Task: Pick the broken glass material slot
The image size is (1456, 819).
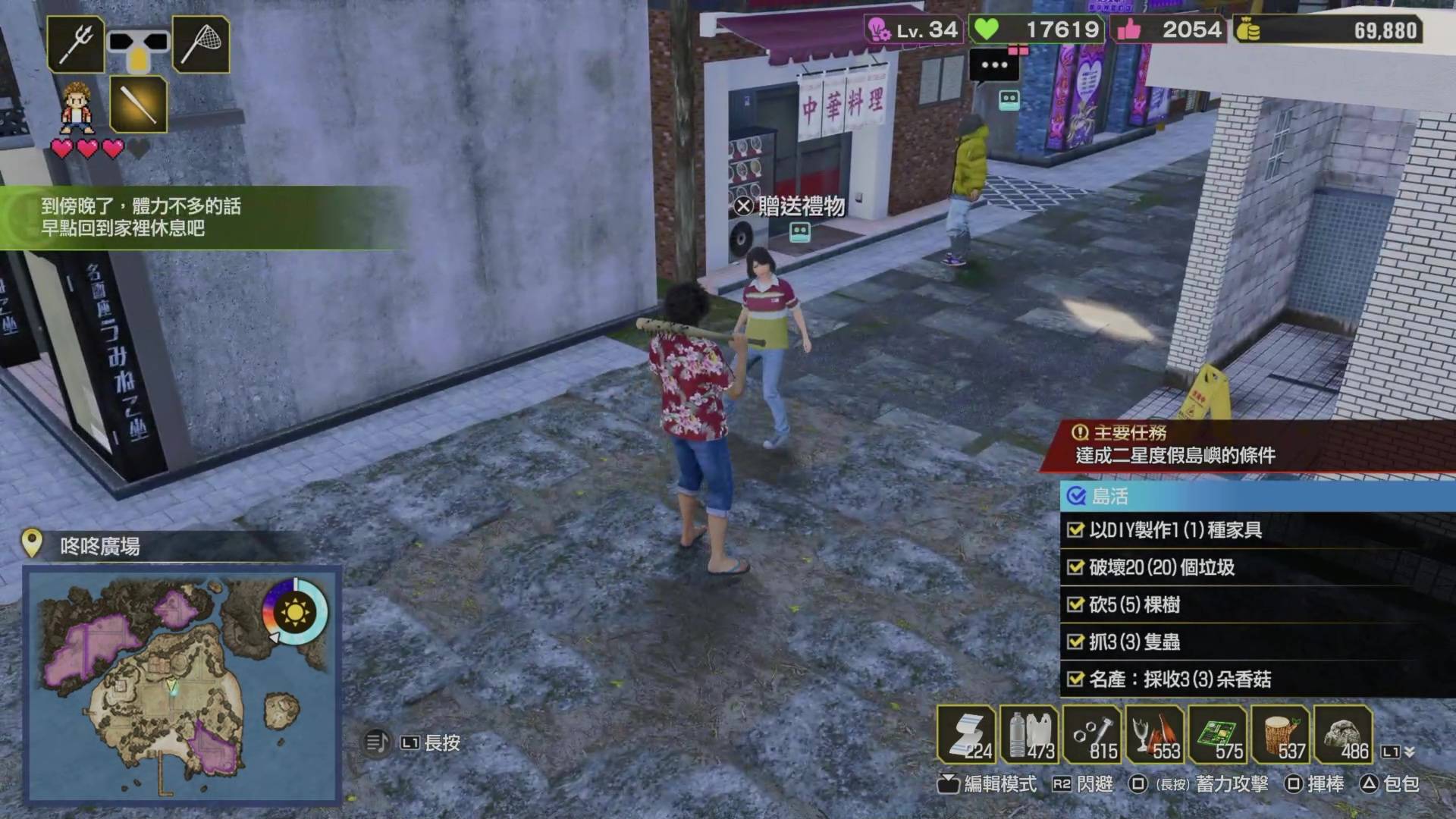Action: click(1155, 734)
